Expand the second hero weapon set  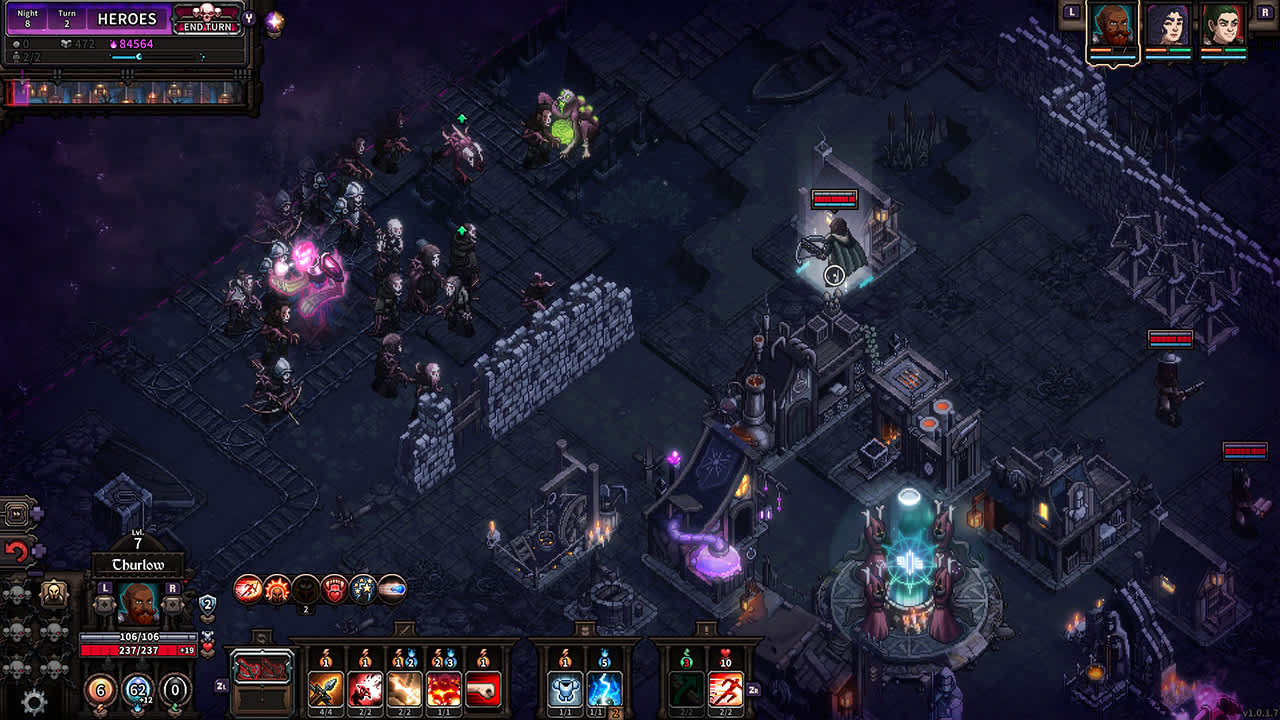point(582,629)
